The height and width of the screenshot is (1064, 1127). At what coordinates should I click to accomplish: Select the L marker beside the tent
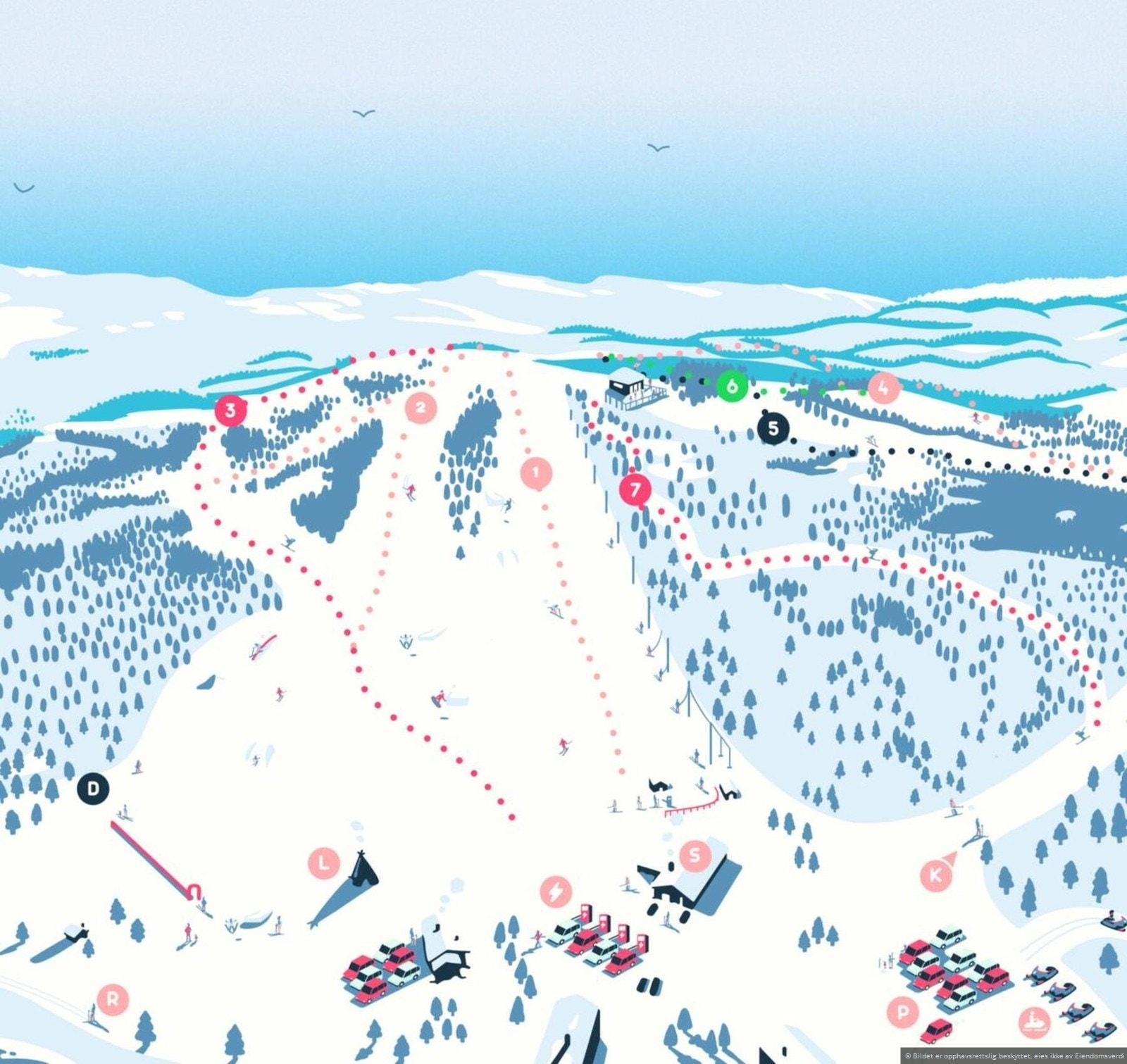pyautogui.click(x=324, y=863)
